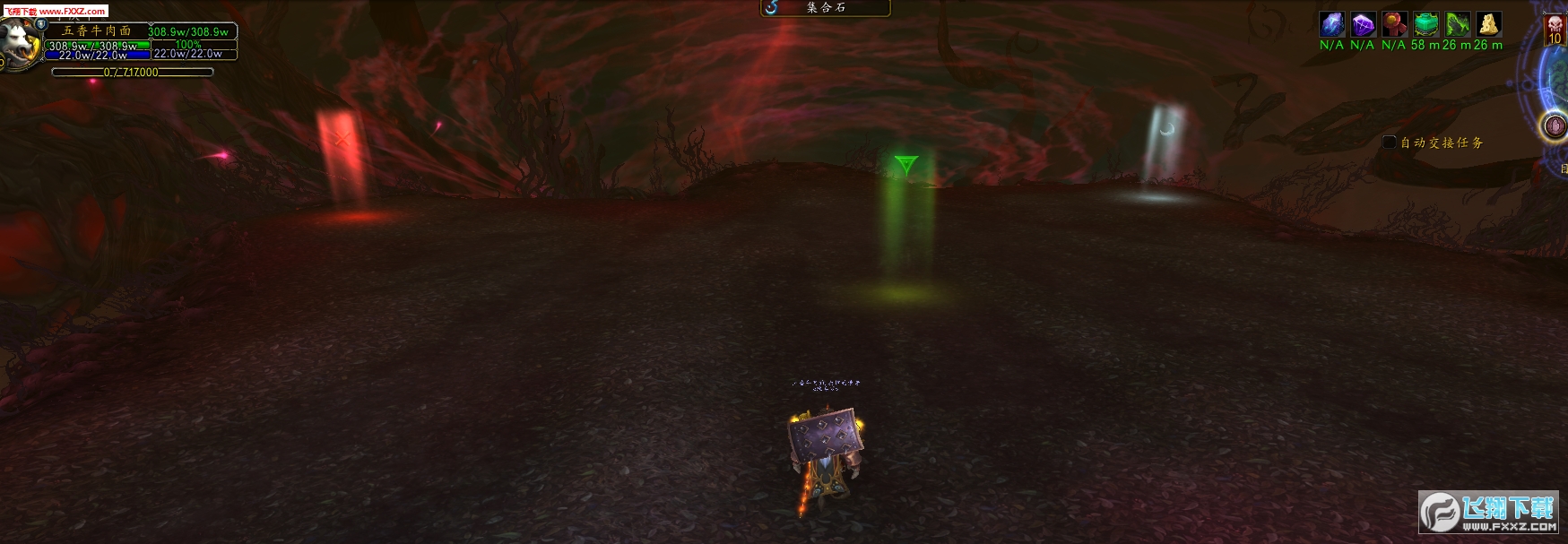1568x544 pixels.
Task: Open the 集合石 meeting stone button
Action: coord(825,8)
